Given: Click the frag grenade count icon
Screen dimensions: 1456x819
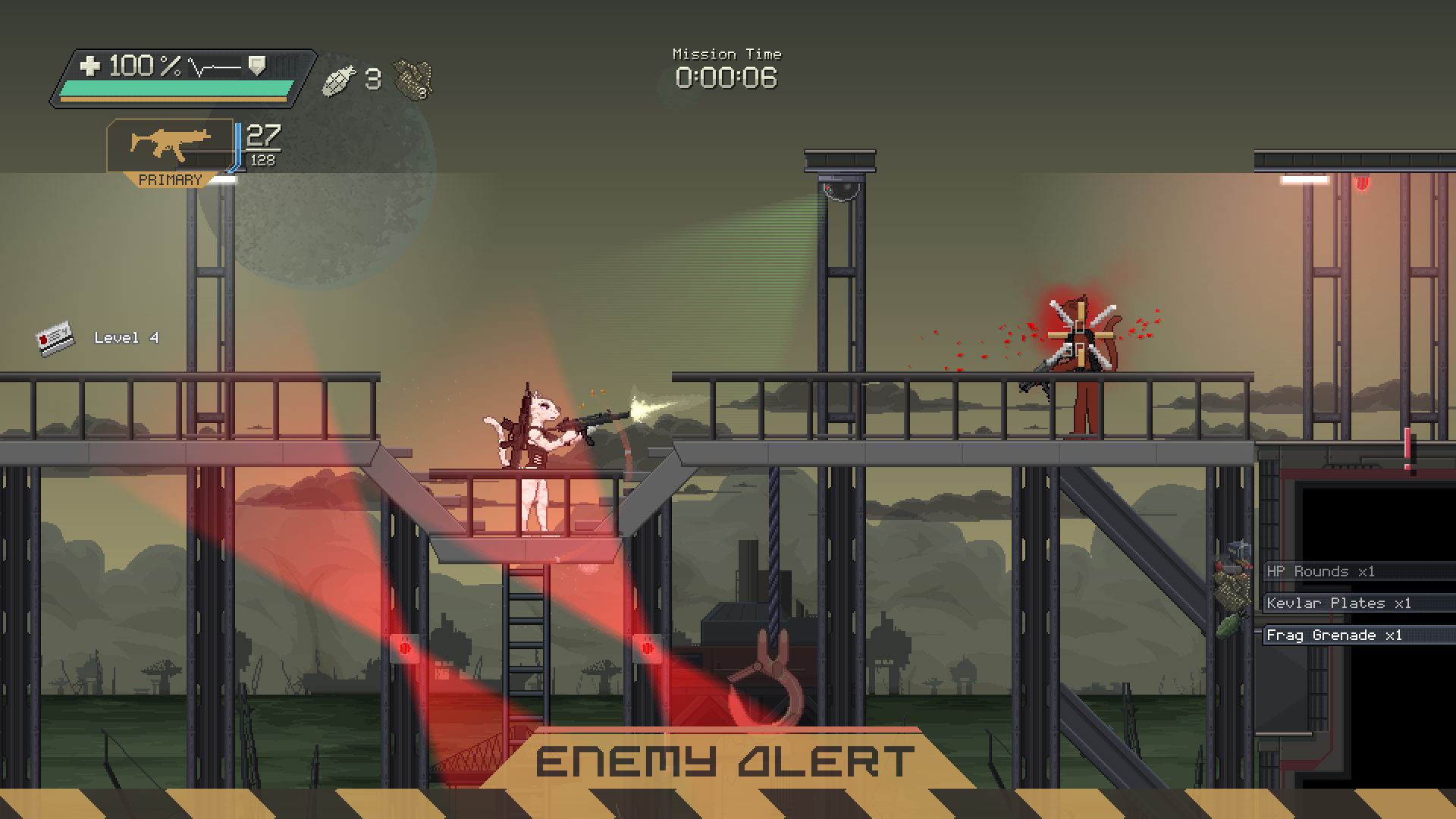Looking at the screenshot, I should (338, 80).
